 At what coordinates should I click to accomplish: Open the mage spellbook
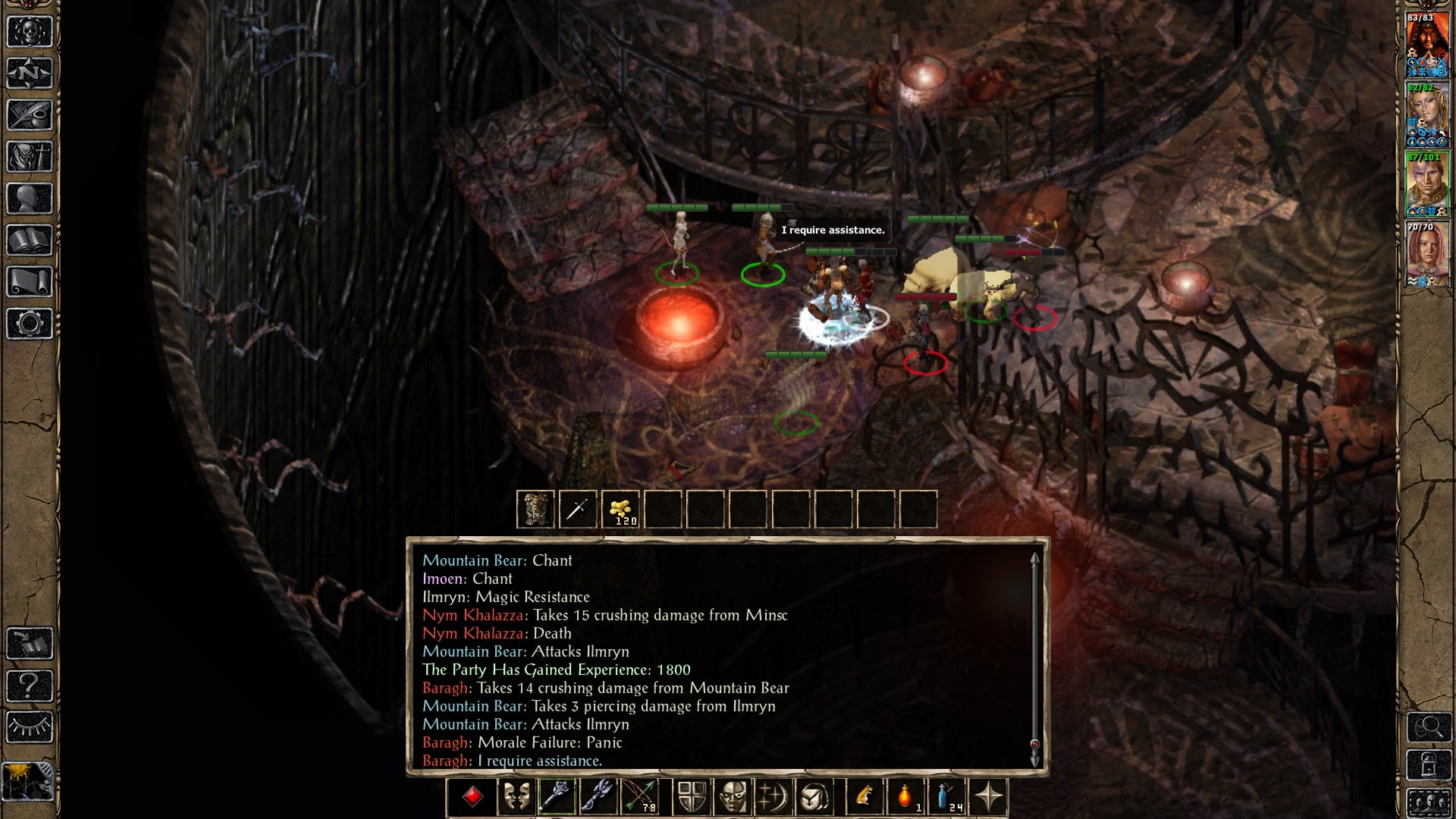pos(30,240)
